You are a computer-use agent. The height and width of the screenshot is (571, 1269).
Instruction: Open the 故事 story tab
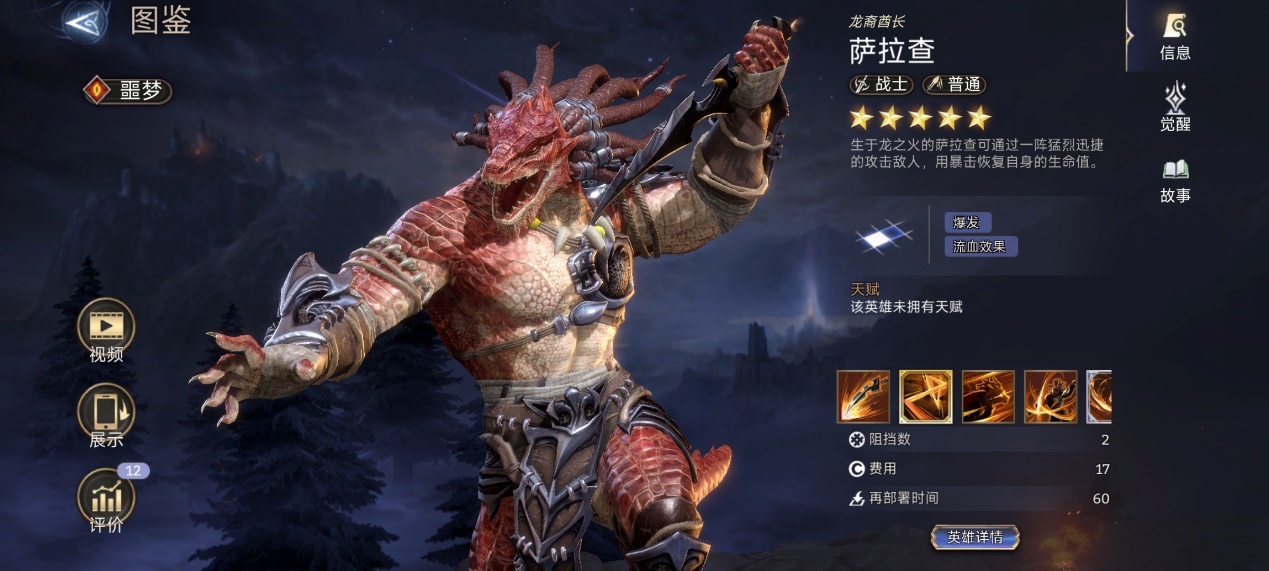(x=1175, y=179)
